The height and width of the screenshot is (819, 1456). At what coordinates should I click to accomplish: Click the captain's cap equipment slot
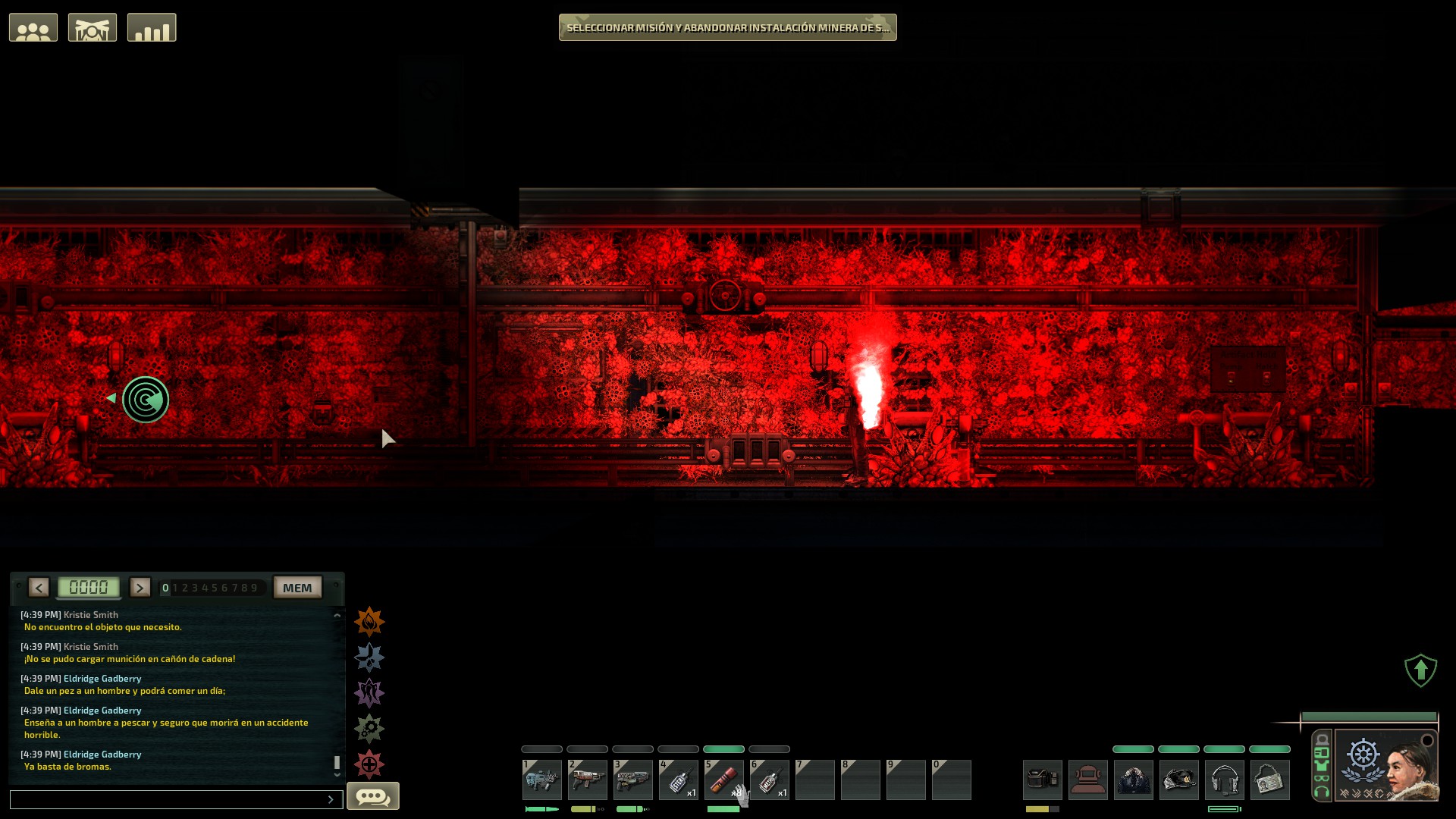[1178, 780]
